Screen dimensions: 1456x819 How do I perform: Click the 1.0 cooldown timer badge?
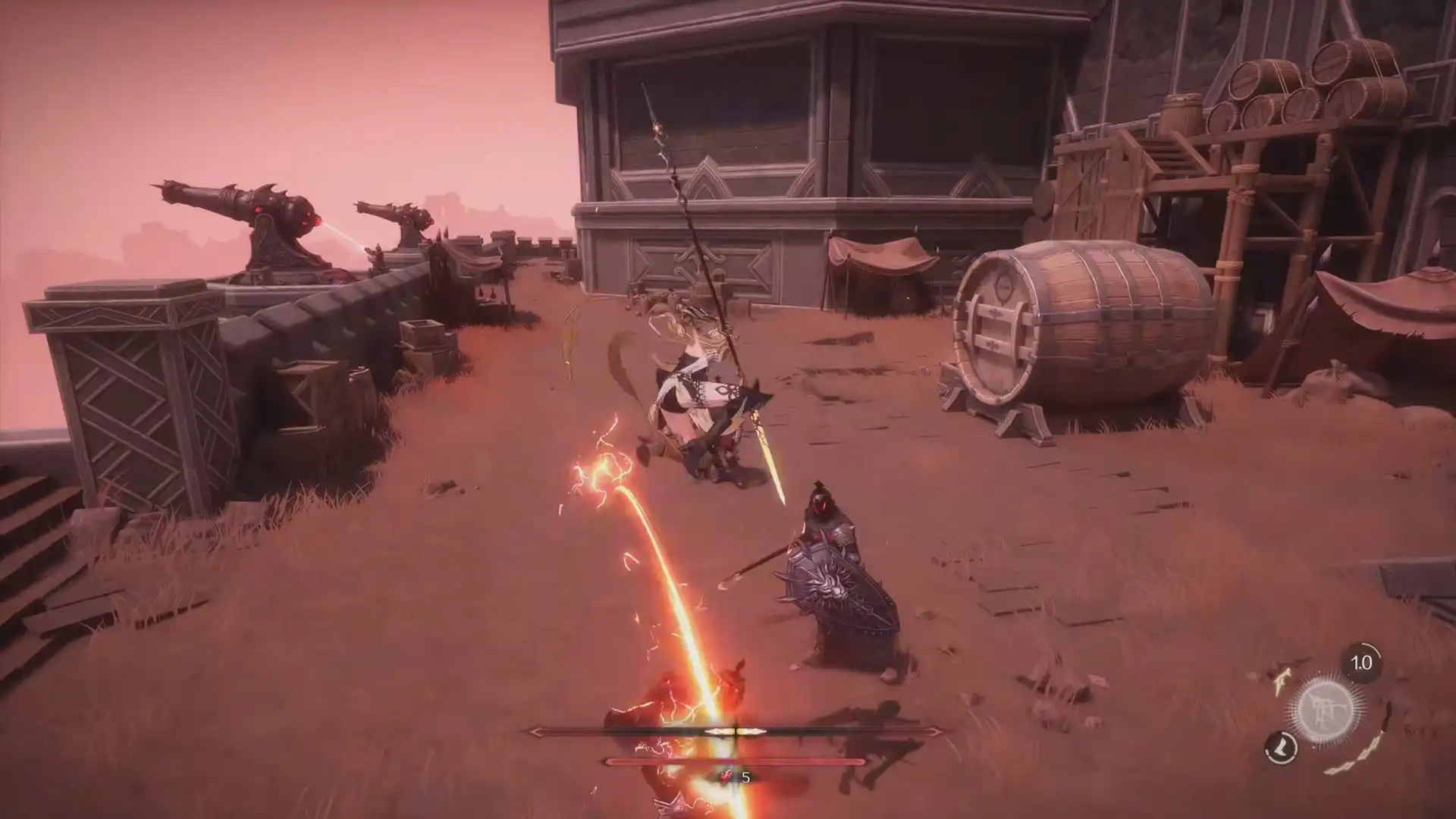[x=1360, y=662]
